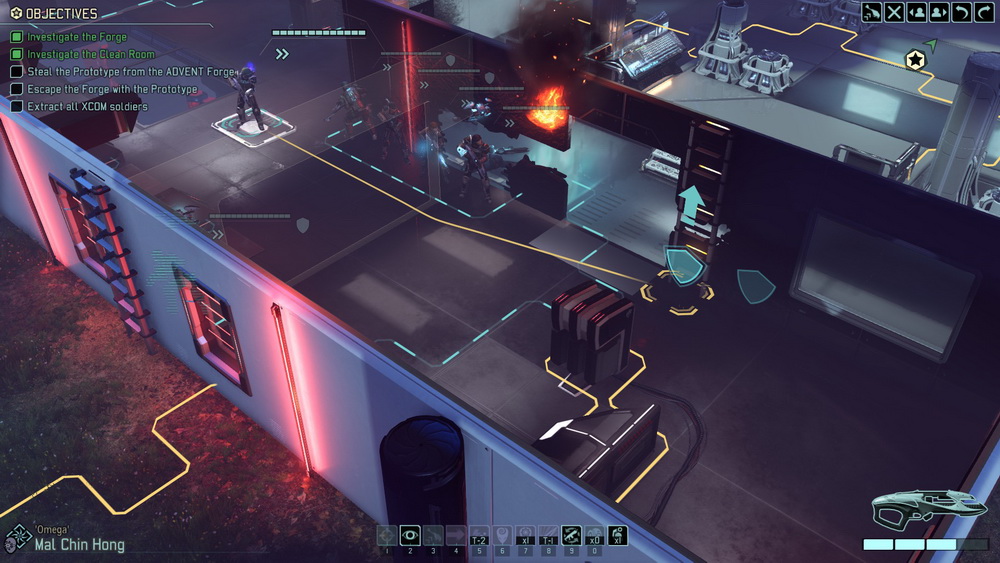Rotate camera with the left curved arrow

point(962,12)
